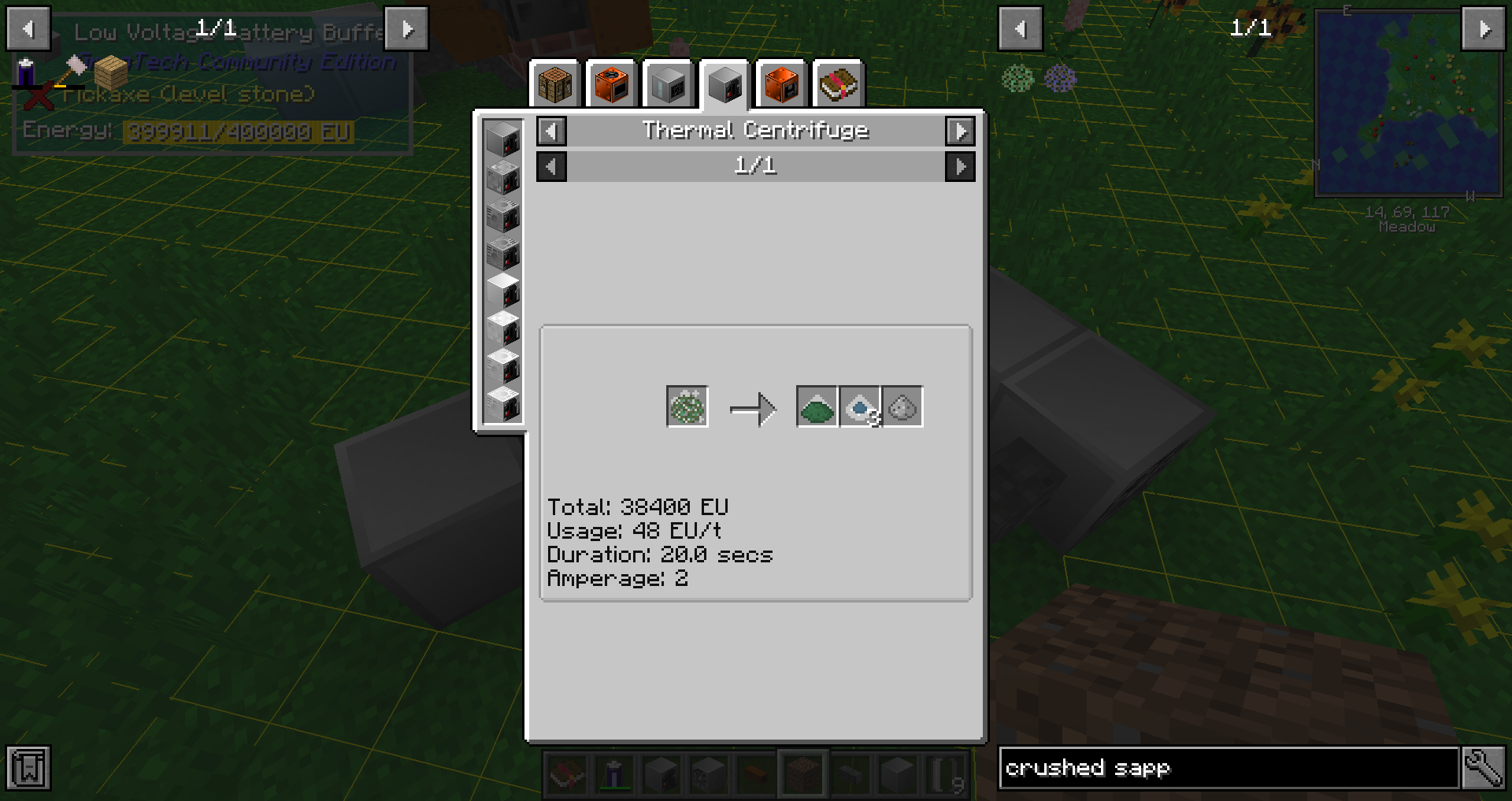The width and height of the screenshot is (1512, 801).
Task: Click the output dust stack with count 3
Action: [x=859, y=406]
